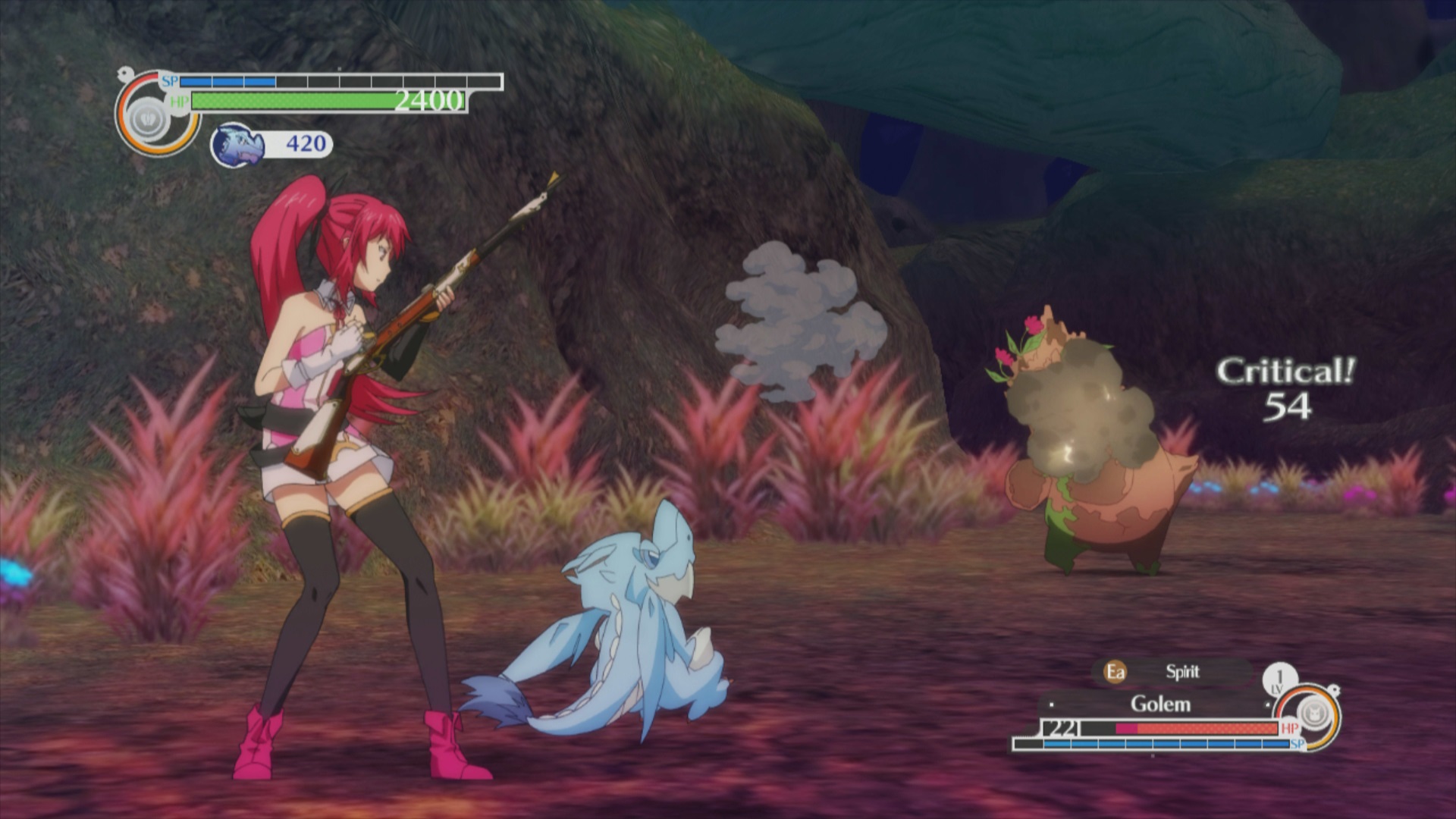Toggle the SP label on the player HUD

pyautogui.click(x=171, y=81)
